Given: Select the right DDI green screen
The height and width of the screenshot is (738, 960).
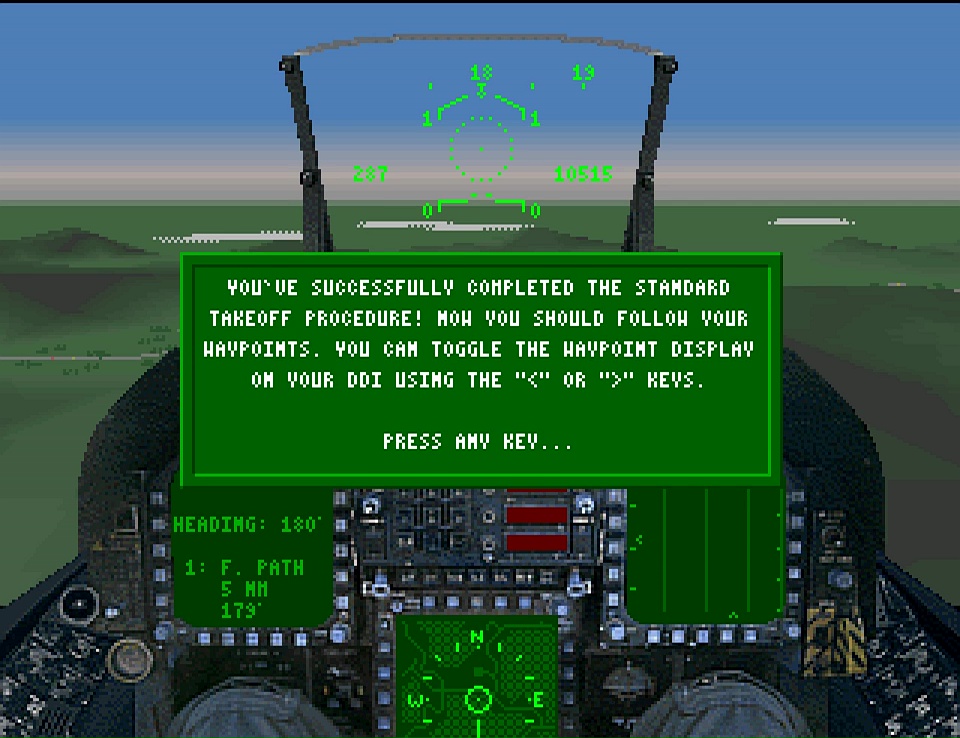Looking at the screenshot, I should pyautogui.click(x=705, y=556).
